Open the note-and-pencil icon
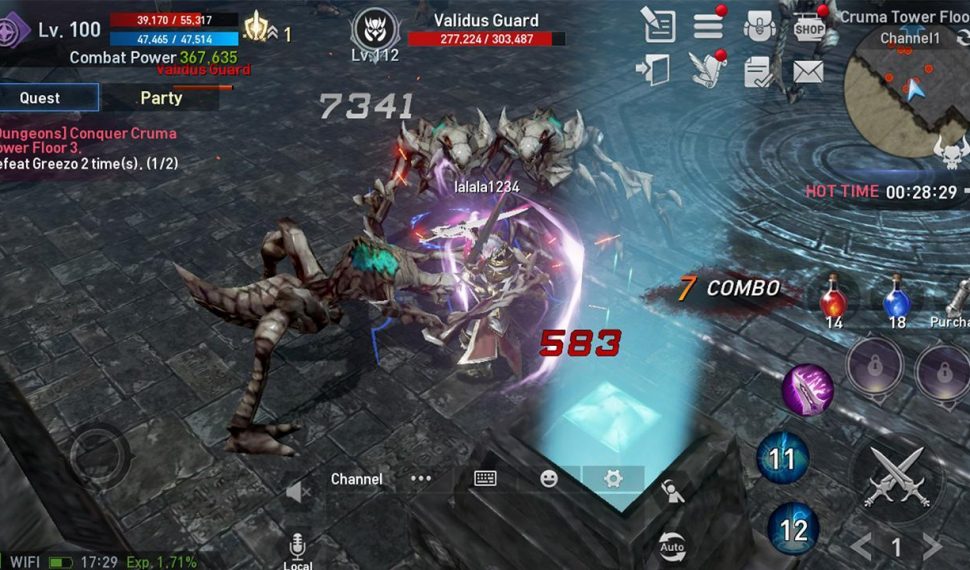 658,25
